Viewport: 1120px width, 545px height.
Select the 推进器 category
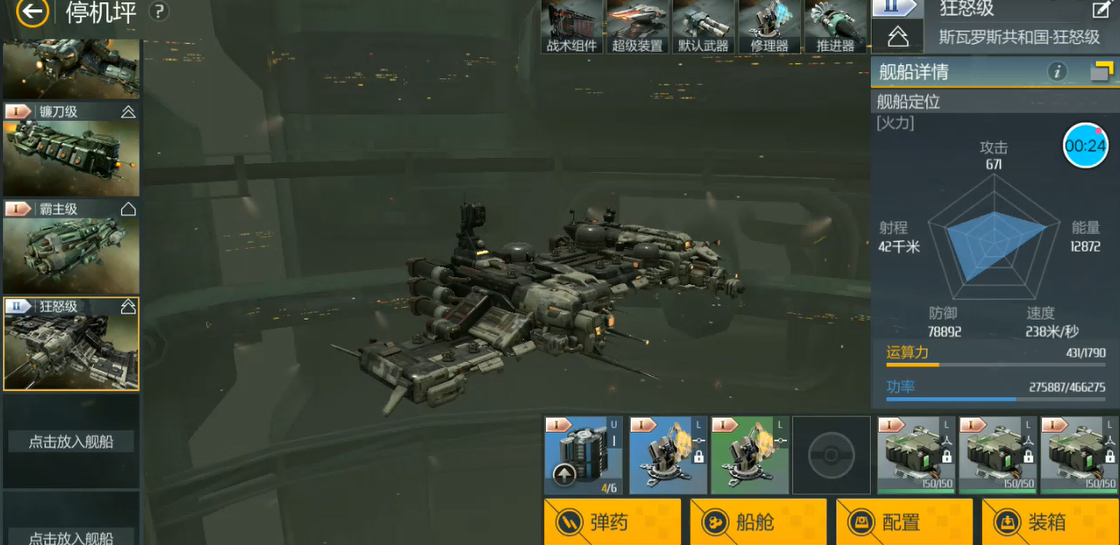point(835,27)
